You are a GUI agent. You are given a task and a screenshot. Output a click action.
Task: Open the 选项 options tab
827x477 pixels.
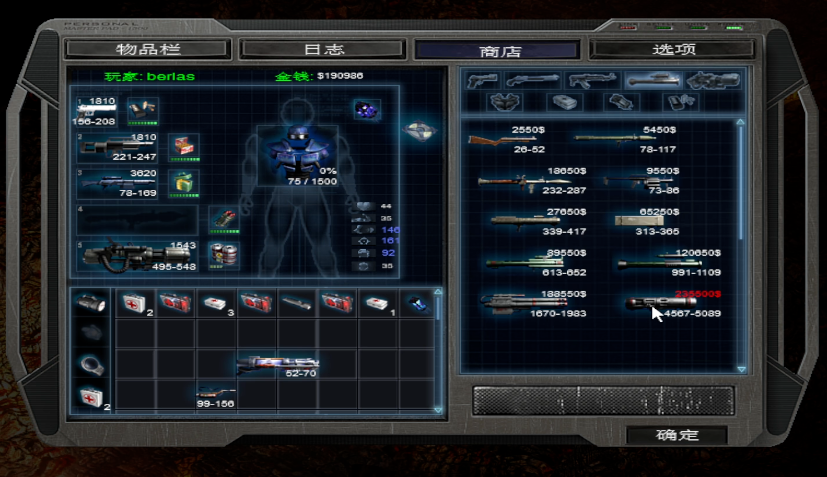[671, 48]
